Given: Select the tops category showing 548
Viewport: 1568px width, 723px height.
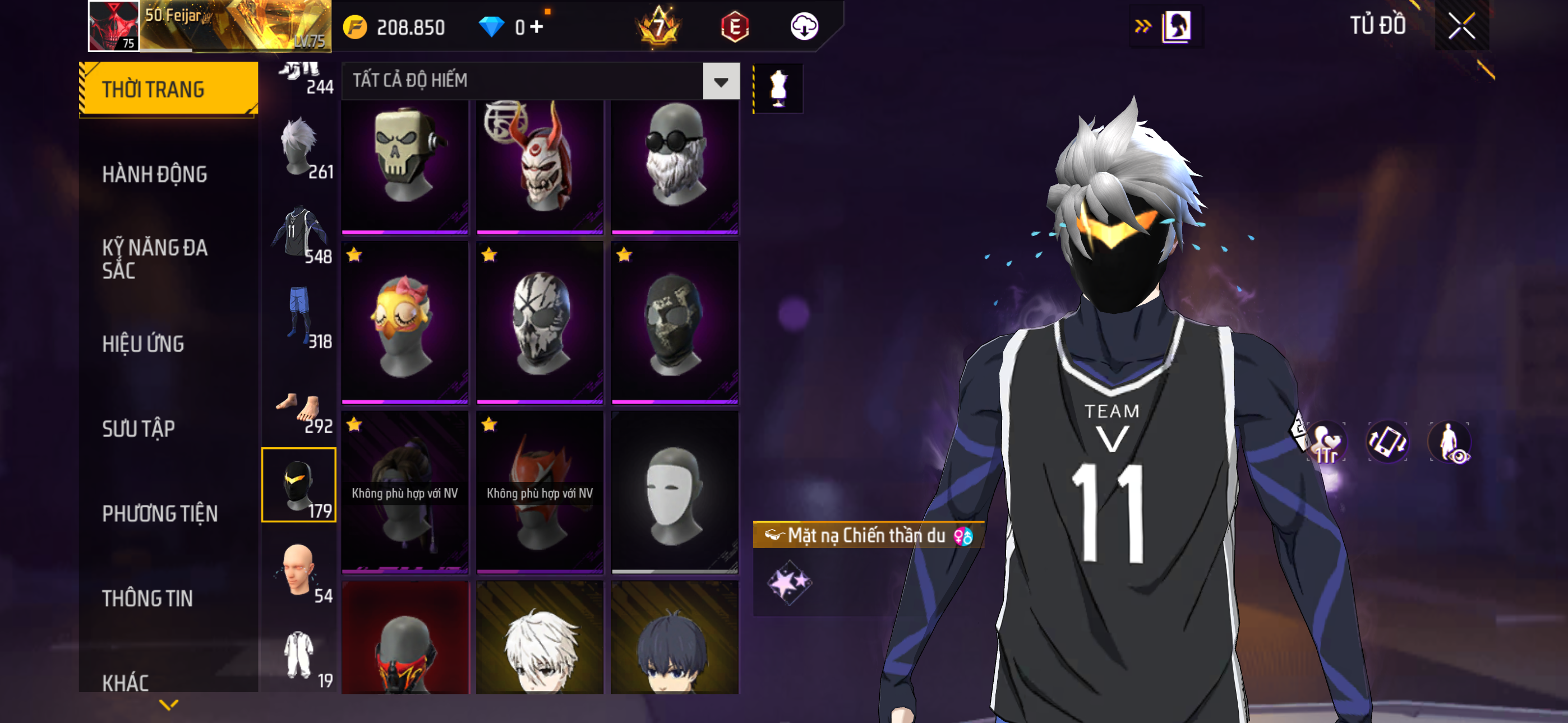Looking at the screenshot, I should (299, 233).
